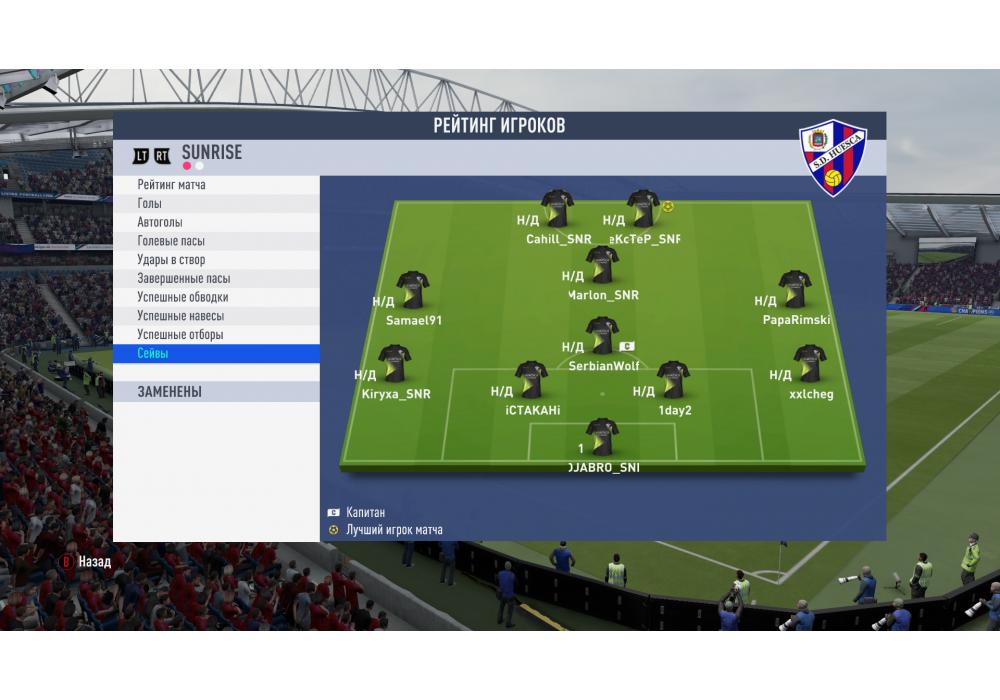Select player Cahill_SNR on the pitch
This screenshot has width=1000, height=700.
pyautogui.click(x=558, y=208)
